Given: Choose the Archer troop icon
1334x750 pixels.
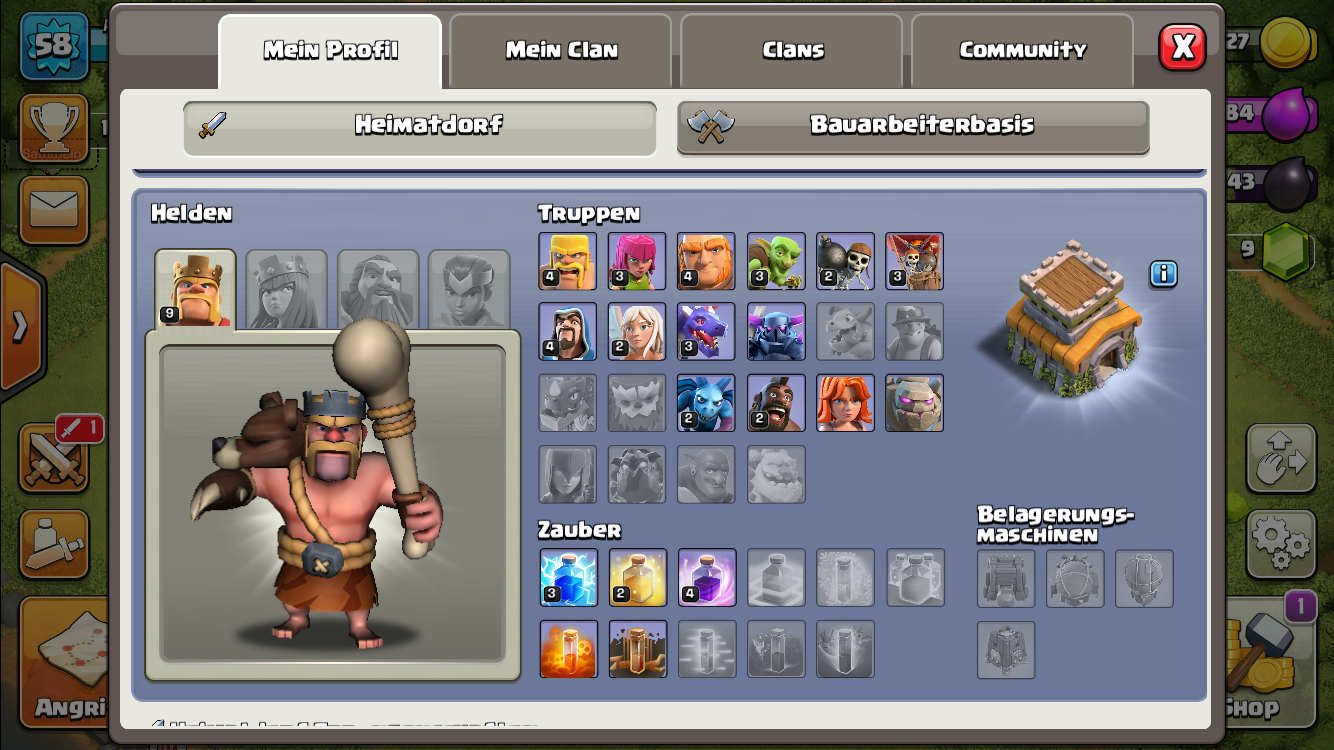Looking at the screenshot, I should tap(637, 261).
